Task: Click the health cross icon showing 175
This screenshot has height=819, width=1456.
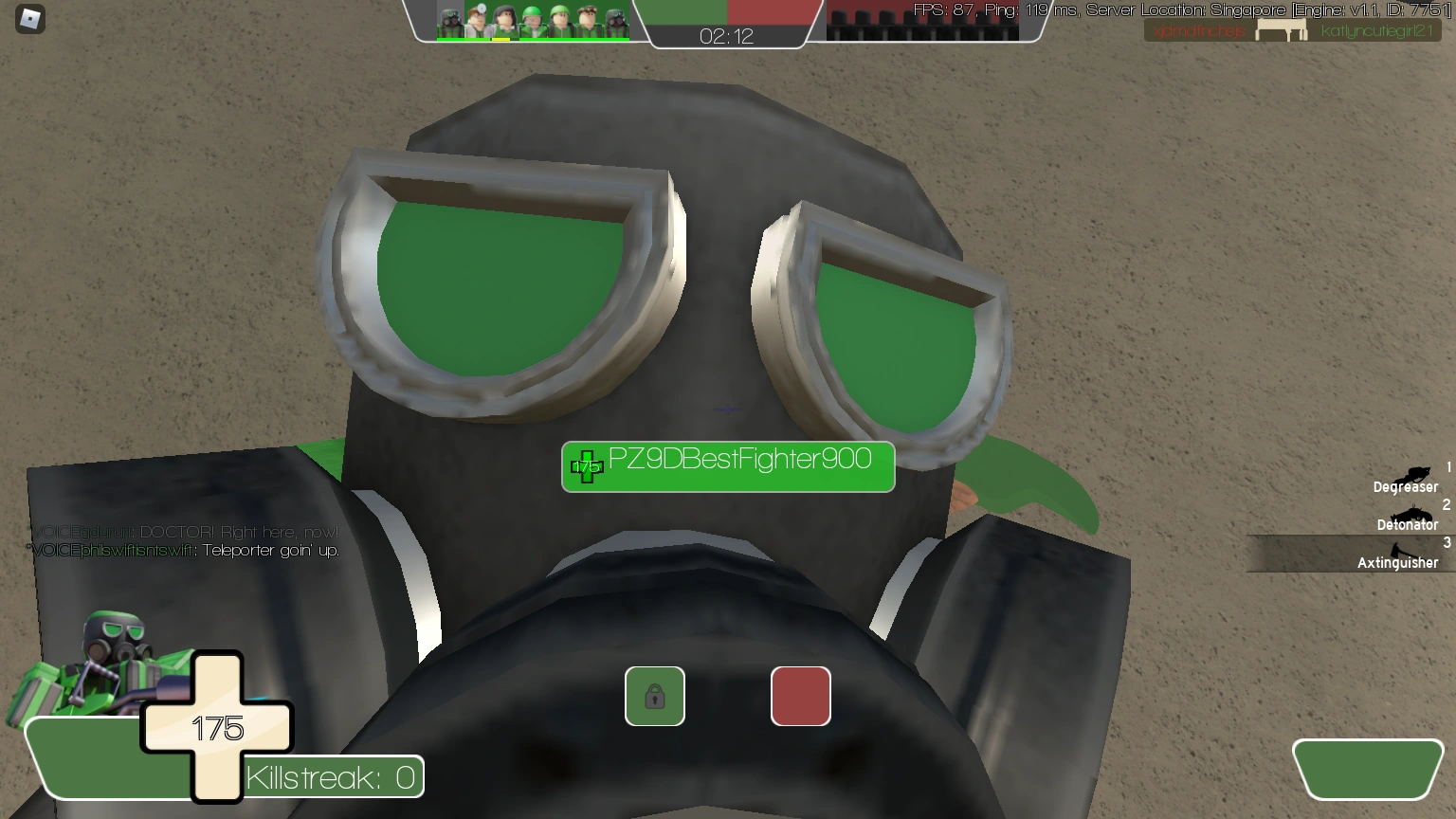Action: tap(217, 728)
